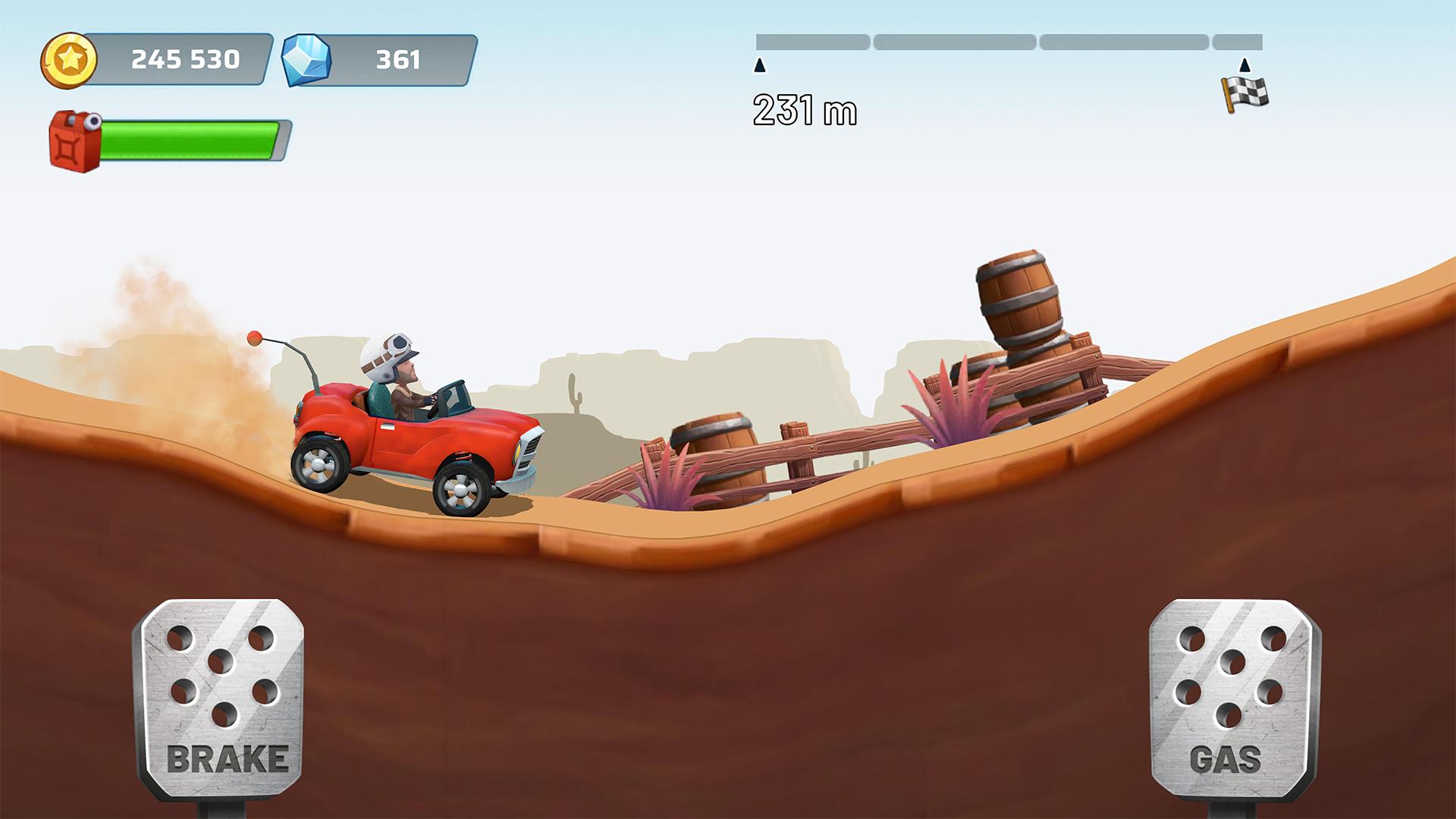Screen dimensions: 1456x819
Task: Select the finish line arrow marker
Action: (1244, 66)
